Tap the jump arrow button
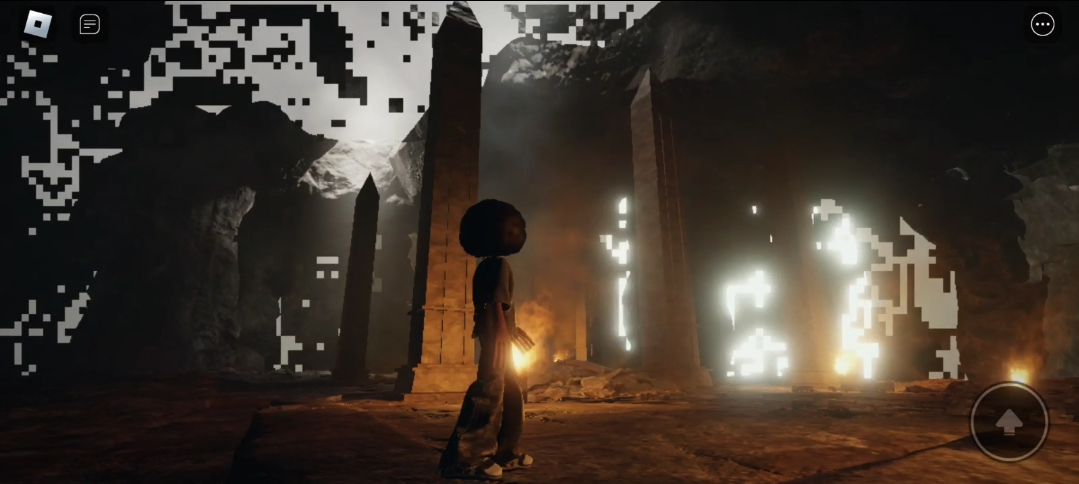 tap(1009, 422)
